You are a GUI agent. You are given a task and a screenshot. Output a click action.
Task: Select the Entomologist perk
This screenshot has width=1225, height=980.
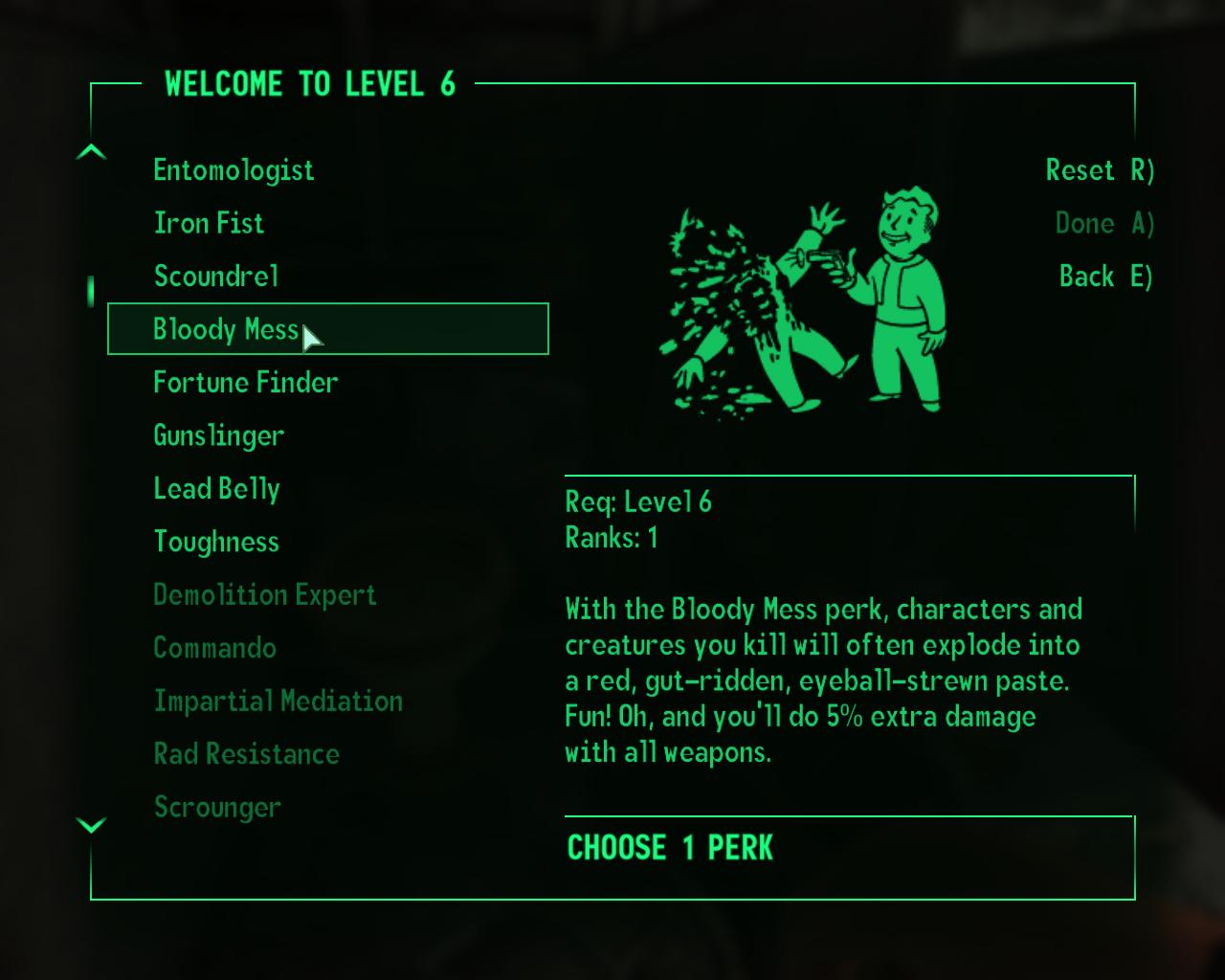pos(234,170)
